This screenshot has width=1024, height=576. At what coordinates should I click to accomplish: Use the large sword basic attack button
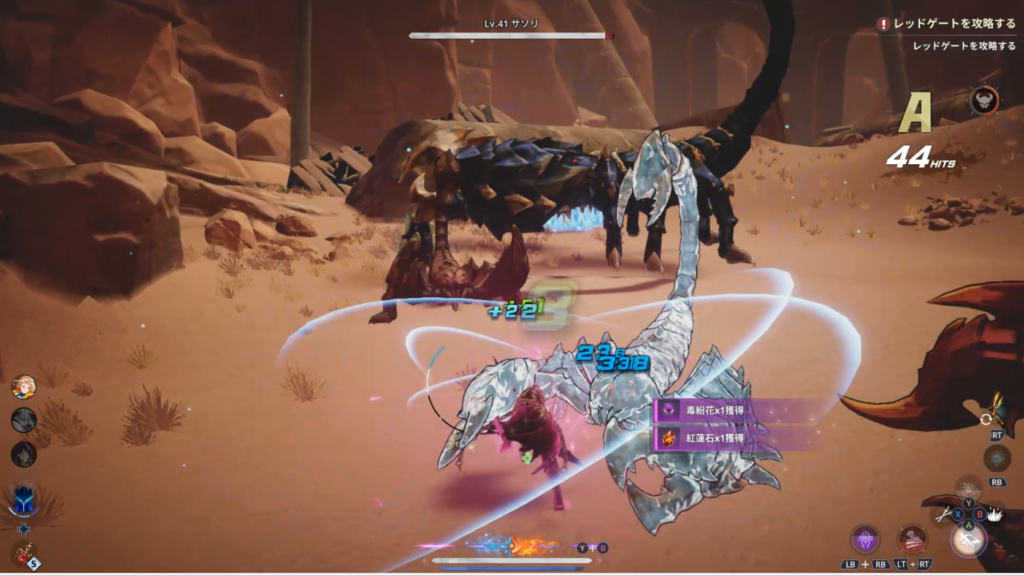(x=967, y=540)
